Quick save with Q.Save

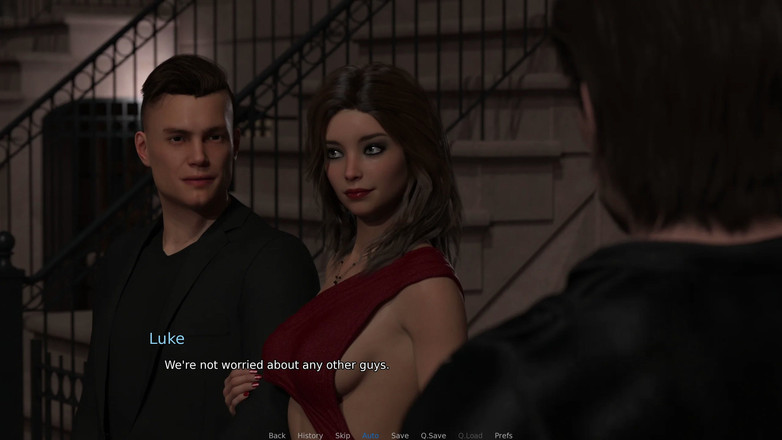[433, 435]
